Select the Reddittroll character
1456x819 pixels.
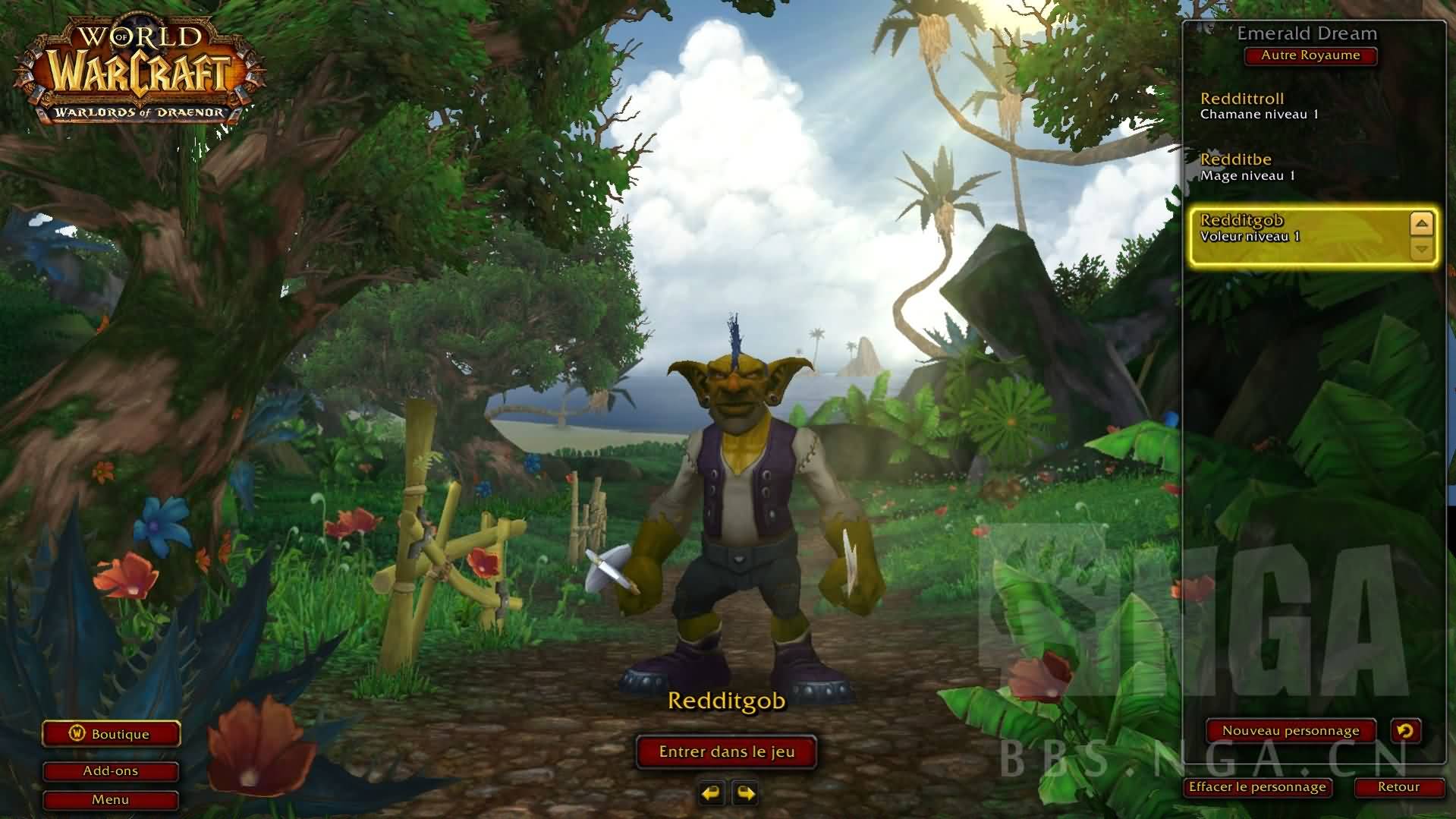pos(1290,106)
